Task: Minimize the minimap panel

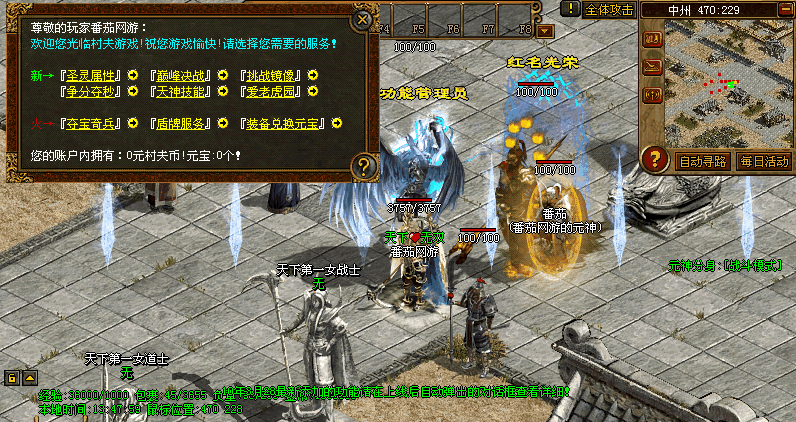Action: 783,10
